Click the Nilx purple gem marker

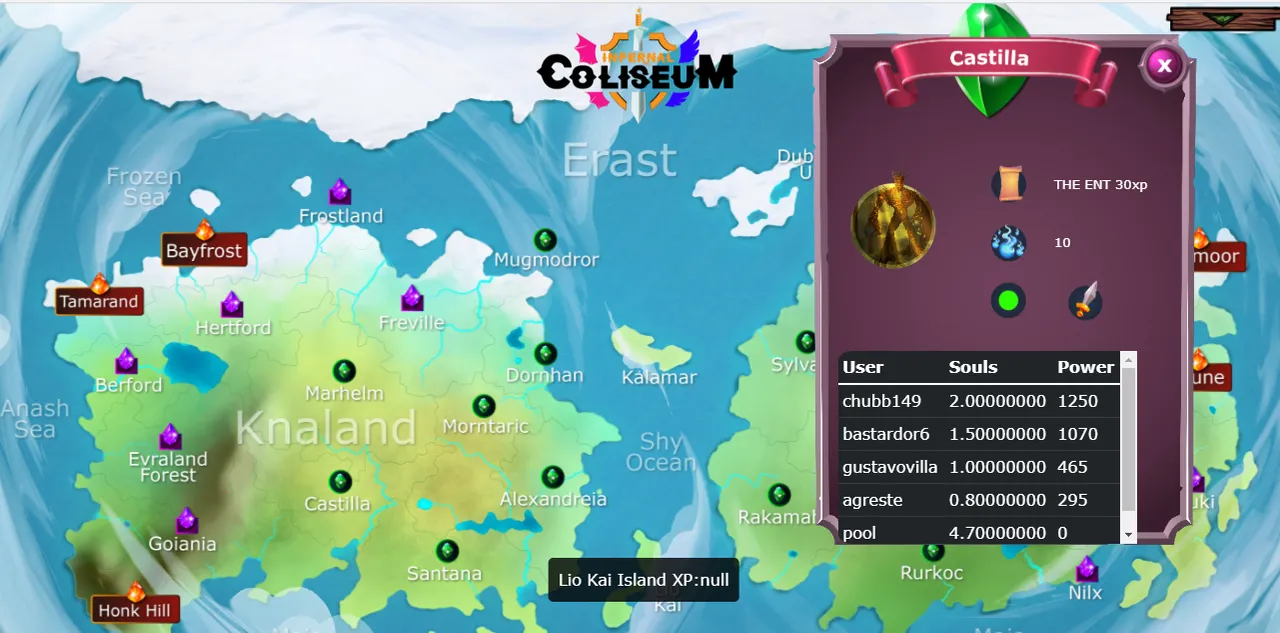tap(1086, 570)
